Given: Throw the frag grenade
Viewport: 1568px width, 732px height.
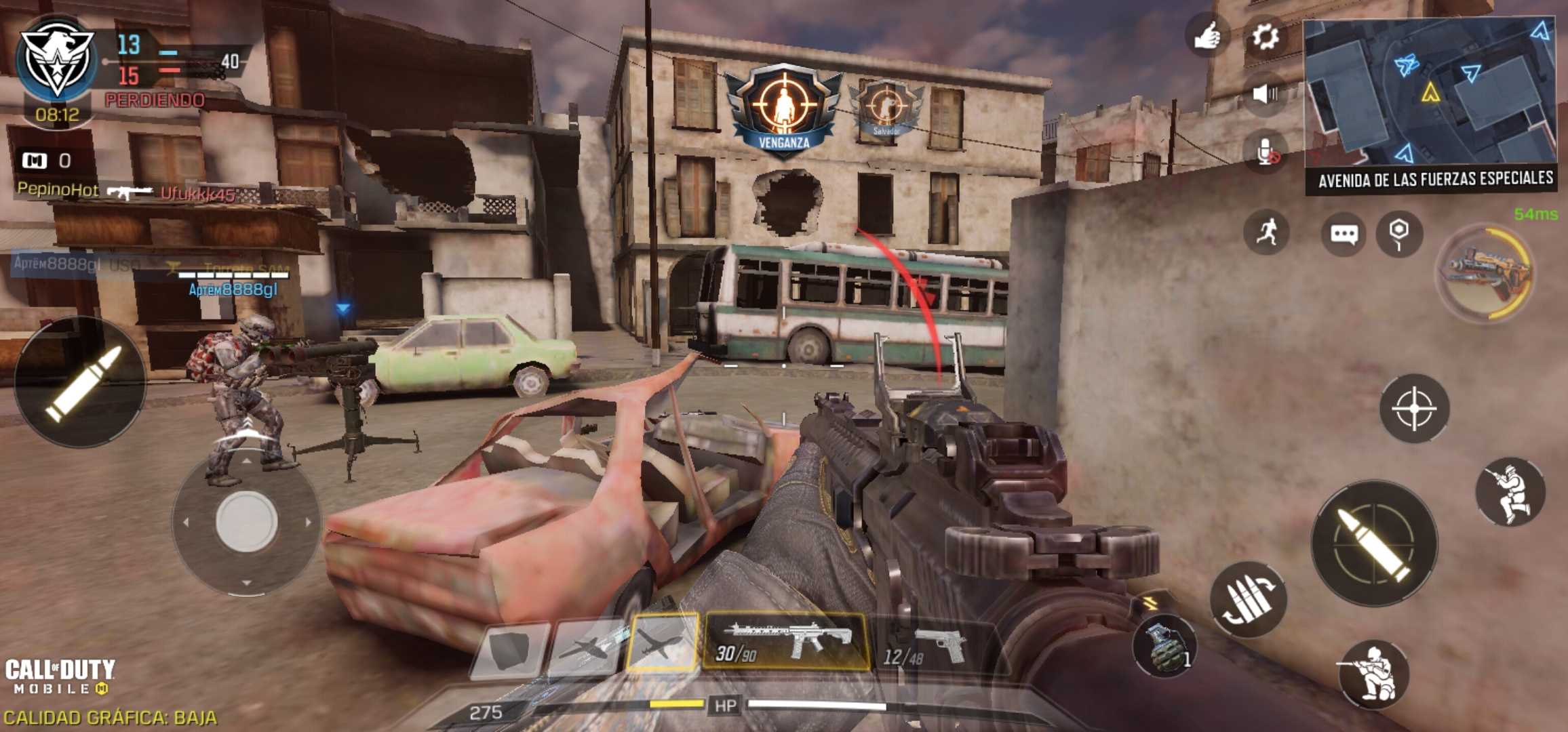Looking at the screenshot, I should [1164, 645].
